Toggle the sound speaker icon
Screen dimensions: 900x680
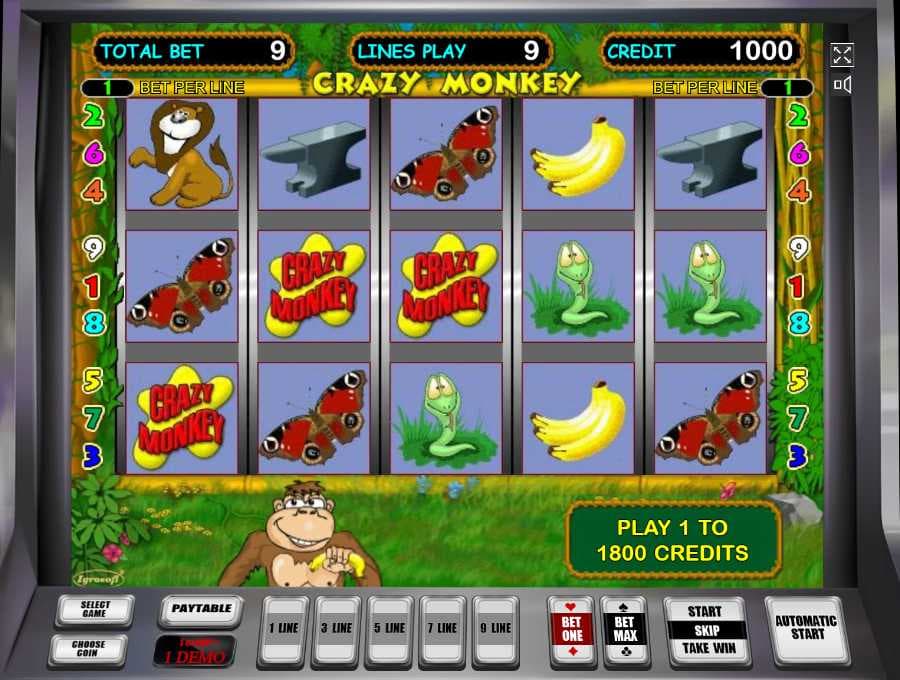(x=842, y=85)
